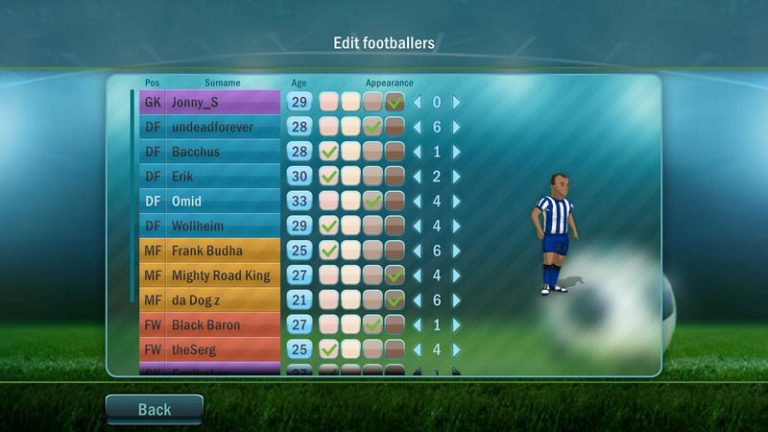Edit theSerg's surname

pos(222,349)
